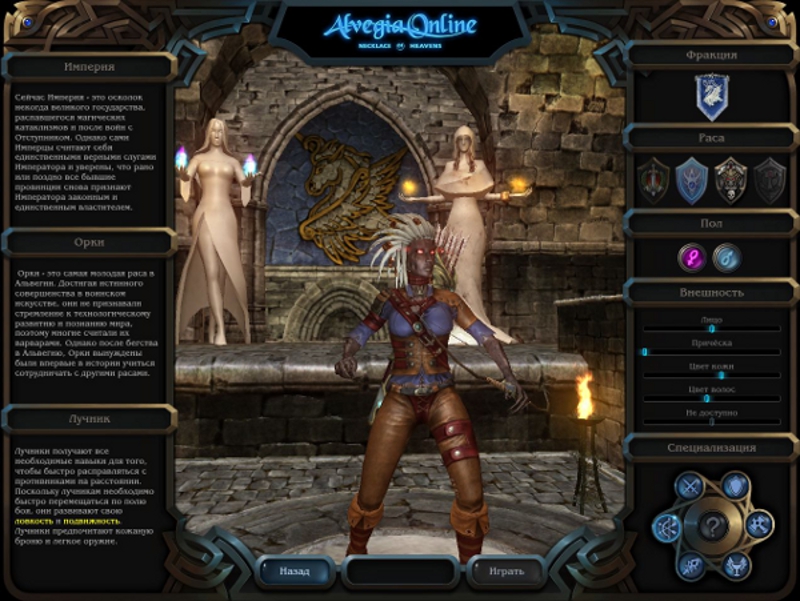Pick the crossed swords specialization
Image resolution: width=800 pixels, height=601 pixels.
pos(689,486)
